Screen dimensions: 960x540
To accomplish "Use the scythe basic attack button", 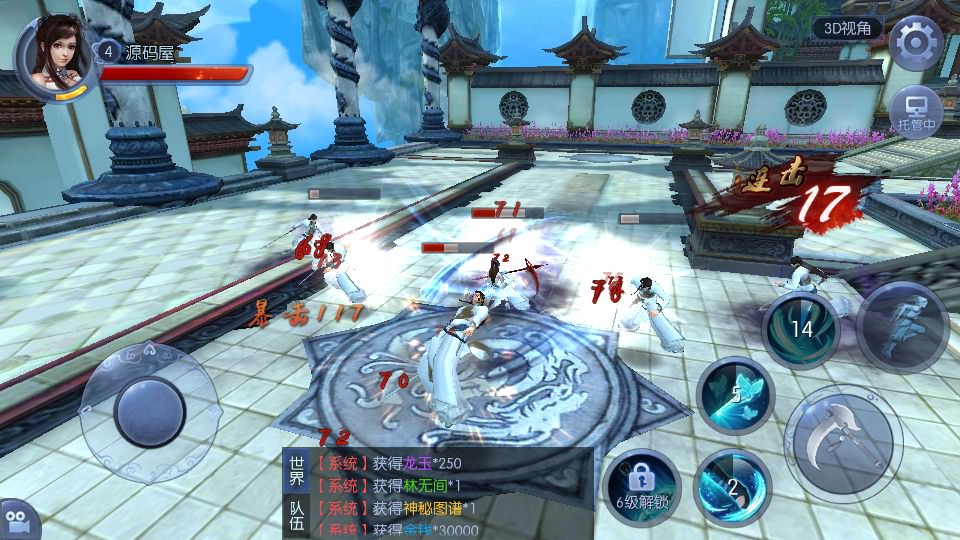I will pos(843,438).
